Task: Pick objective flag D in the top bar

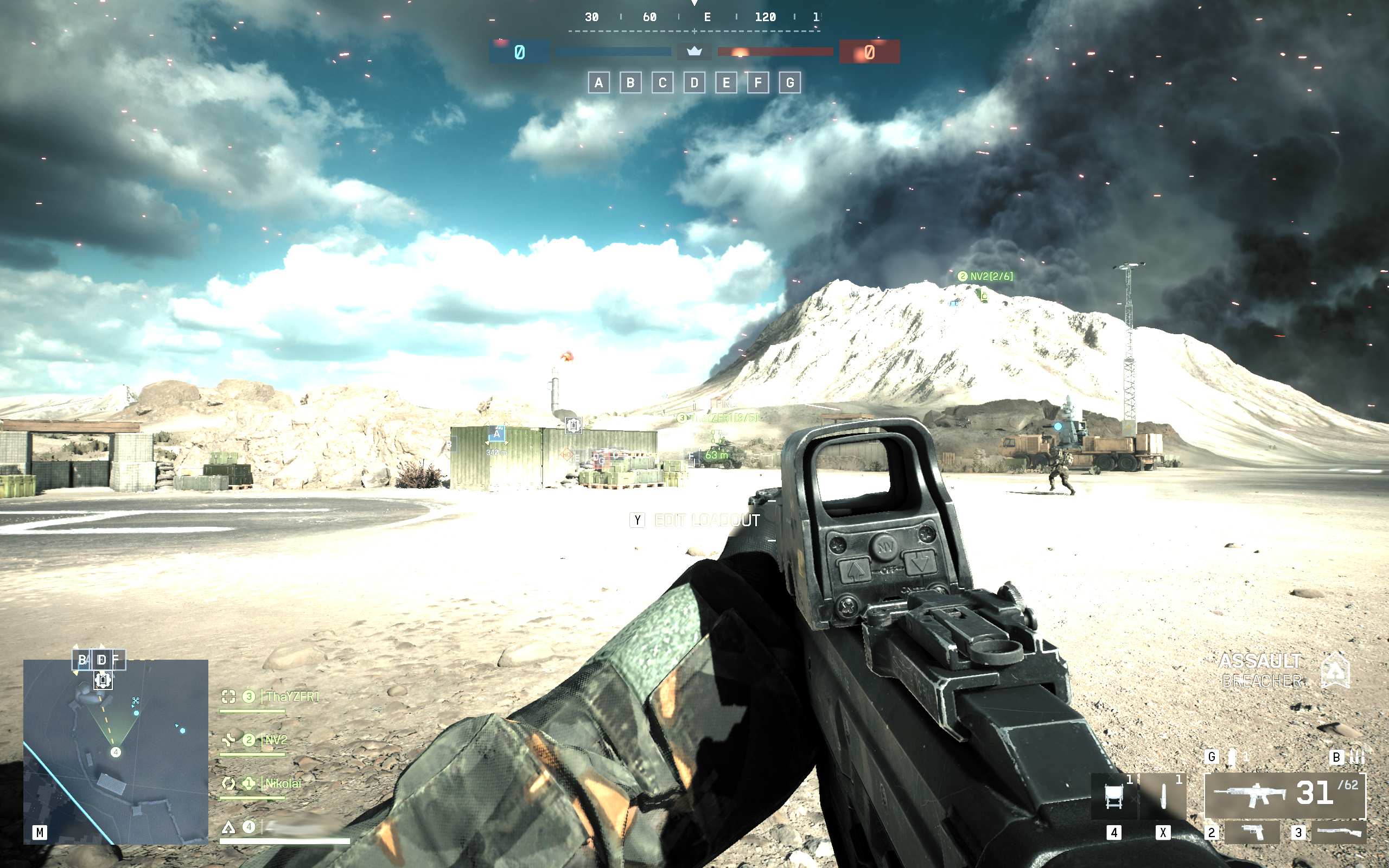Action: tap(694, 83)
